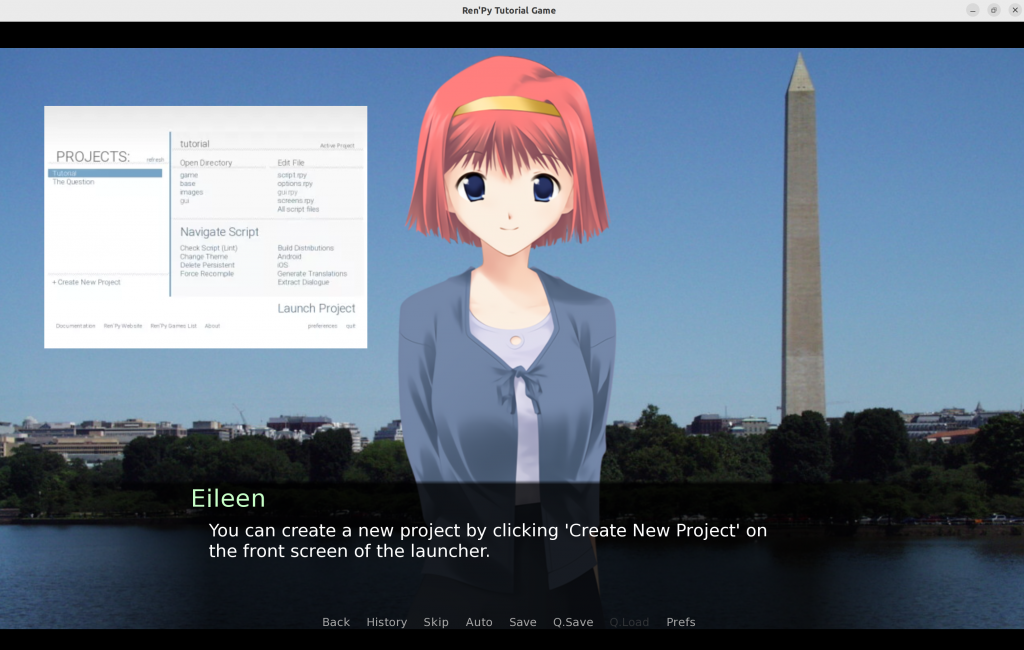Enable Auto-forward mode

point(479,622)
